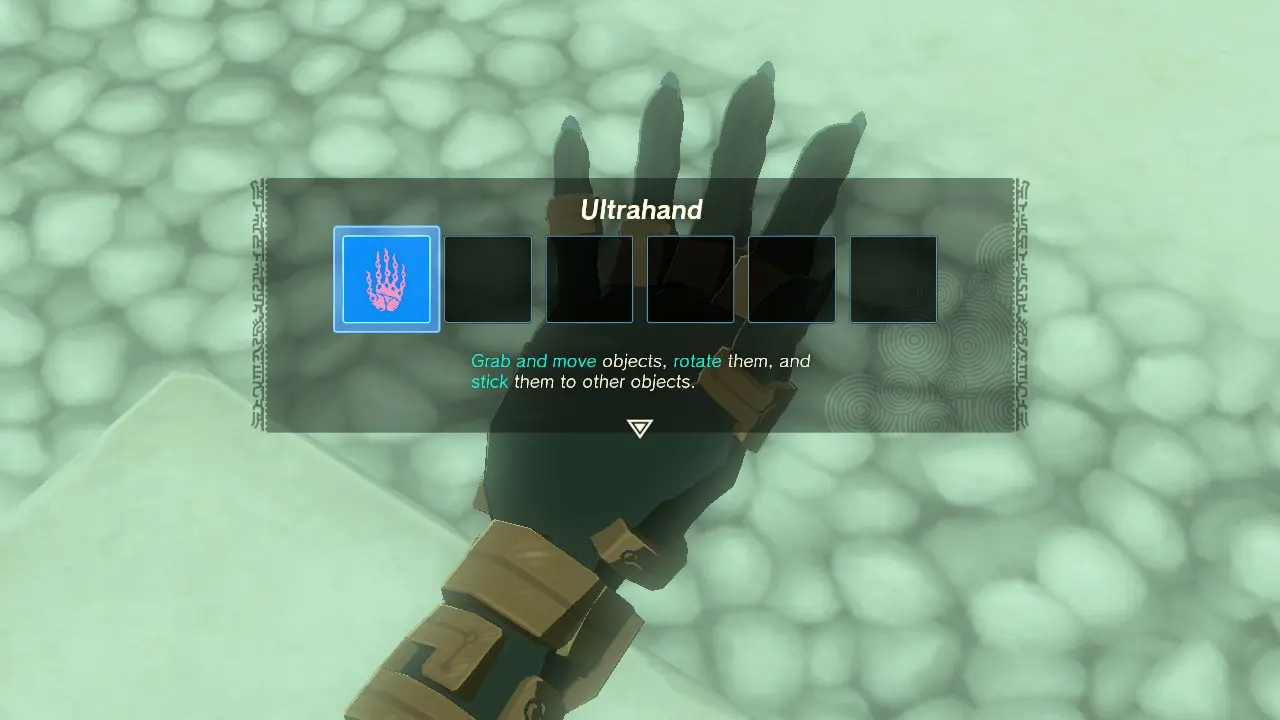Click the teal 'rotate' text link

pos(698,361)
